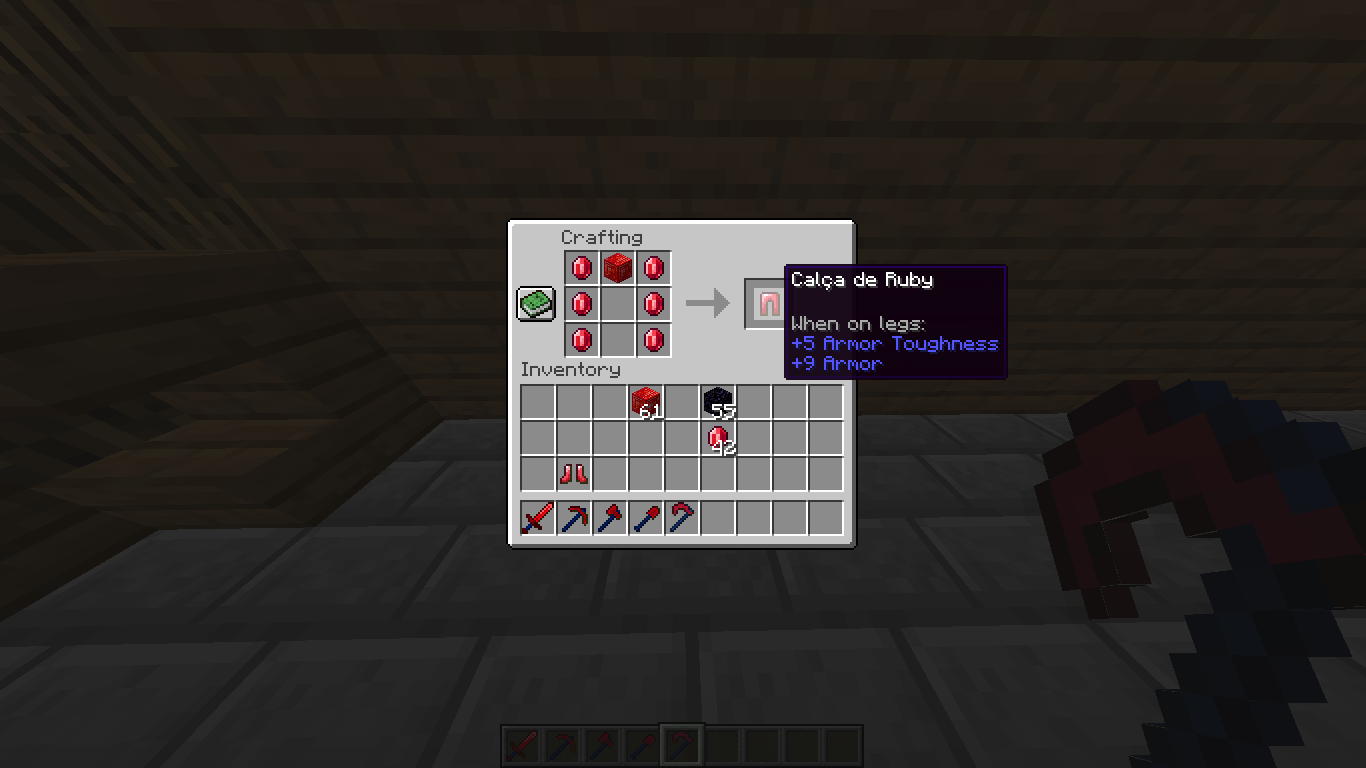Pick up the ruby in the top-left crafting slot

point(581,266)
